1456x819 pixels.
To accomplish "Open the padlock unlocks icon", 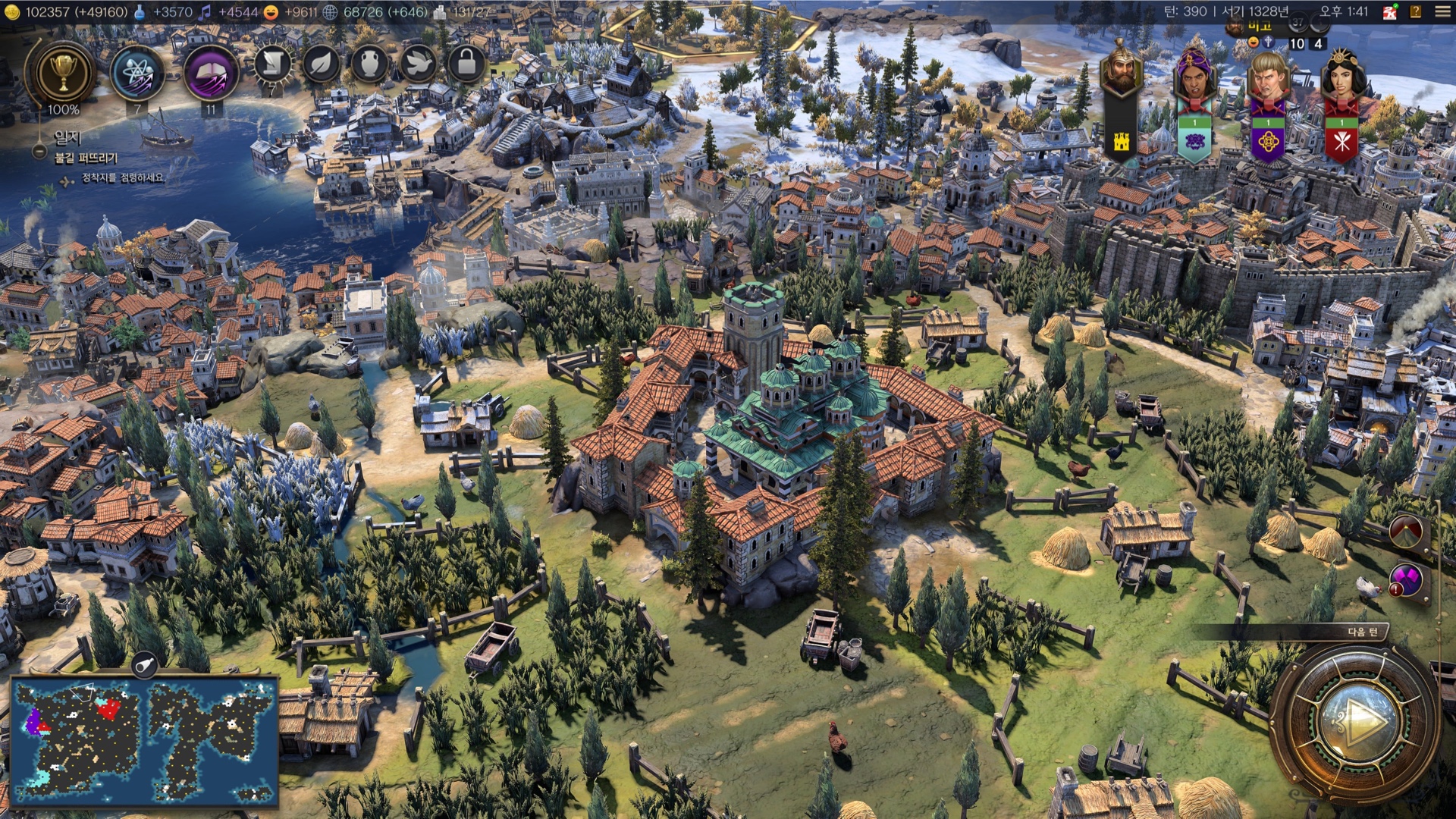I will pyautogui.click(x=466, y=64).
